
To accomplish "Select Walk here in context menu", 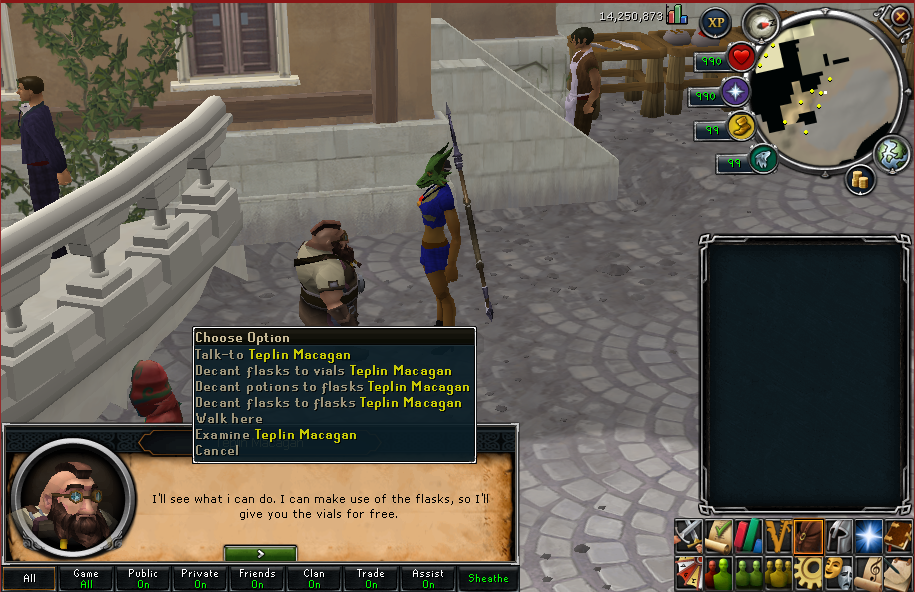I will (x=229, y=418).
